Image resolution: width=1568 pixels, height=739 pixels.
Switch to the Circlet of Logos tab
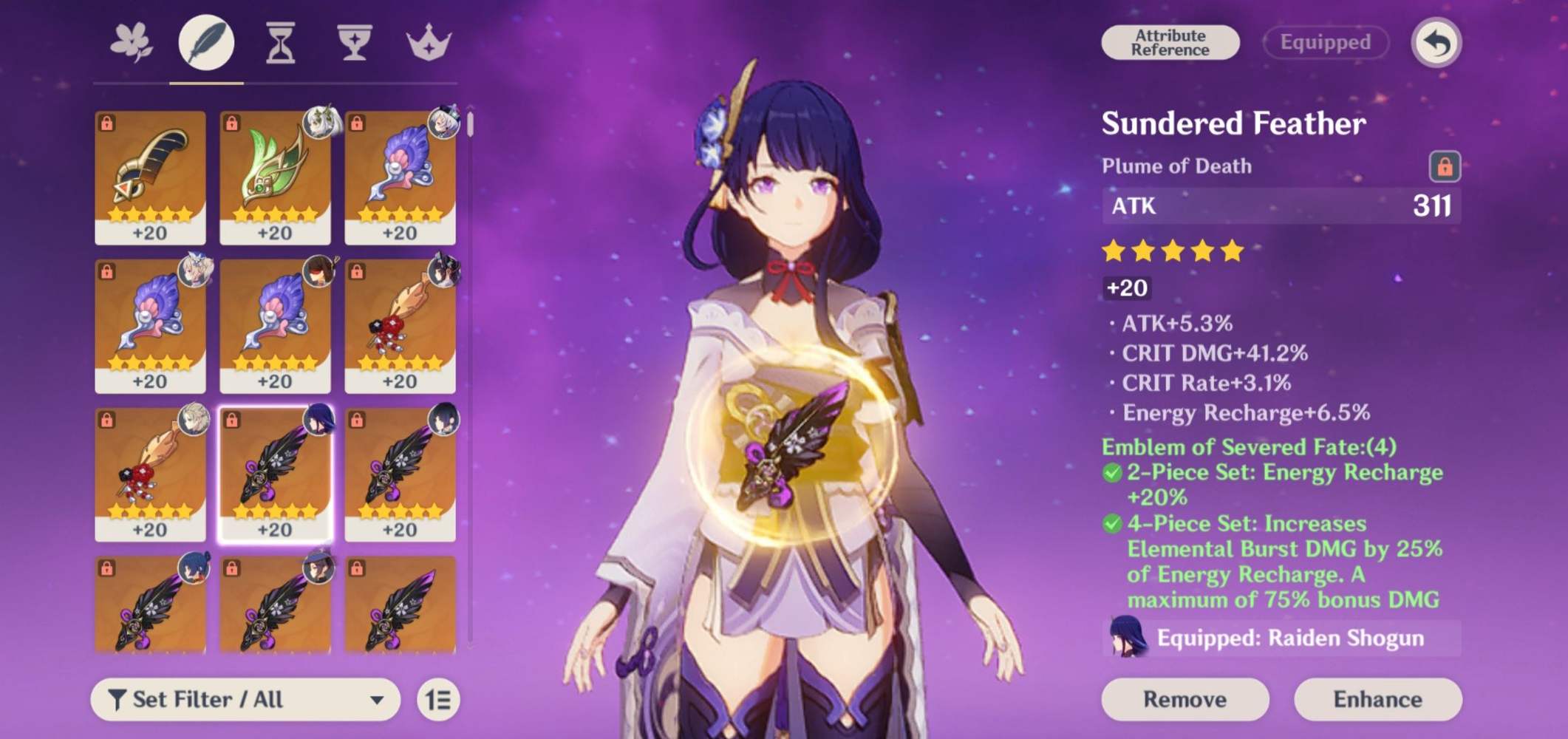tap(429, 43)
